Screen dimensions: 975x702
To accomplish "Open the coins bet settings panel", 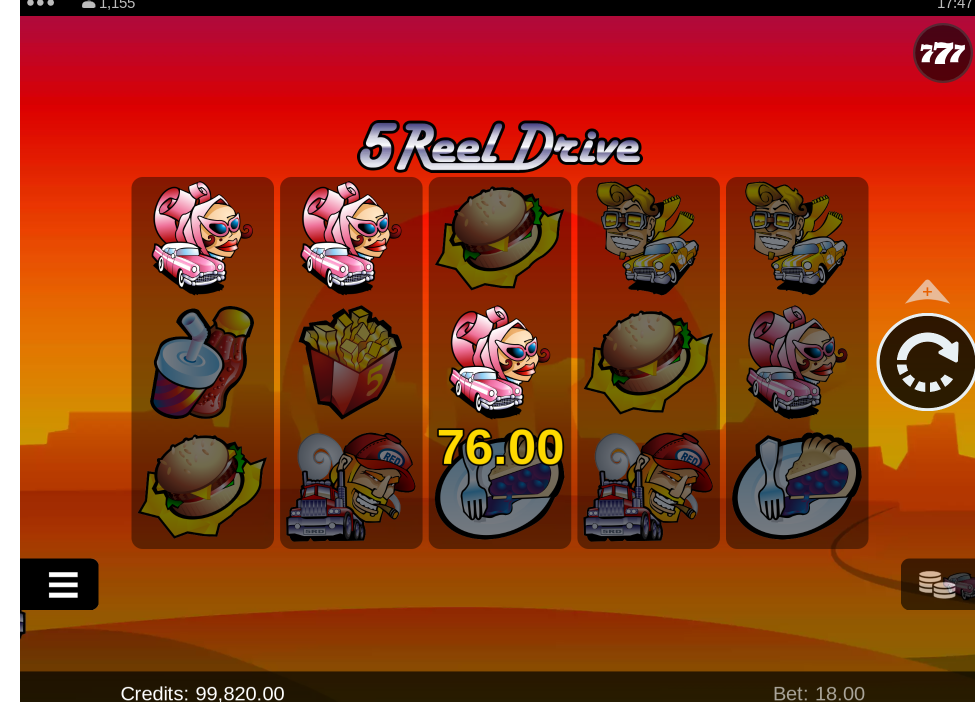I will click(940, 584).
